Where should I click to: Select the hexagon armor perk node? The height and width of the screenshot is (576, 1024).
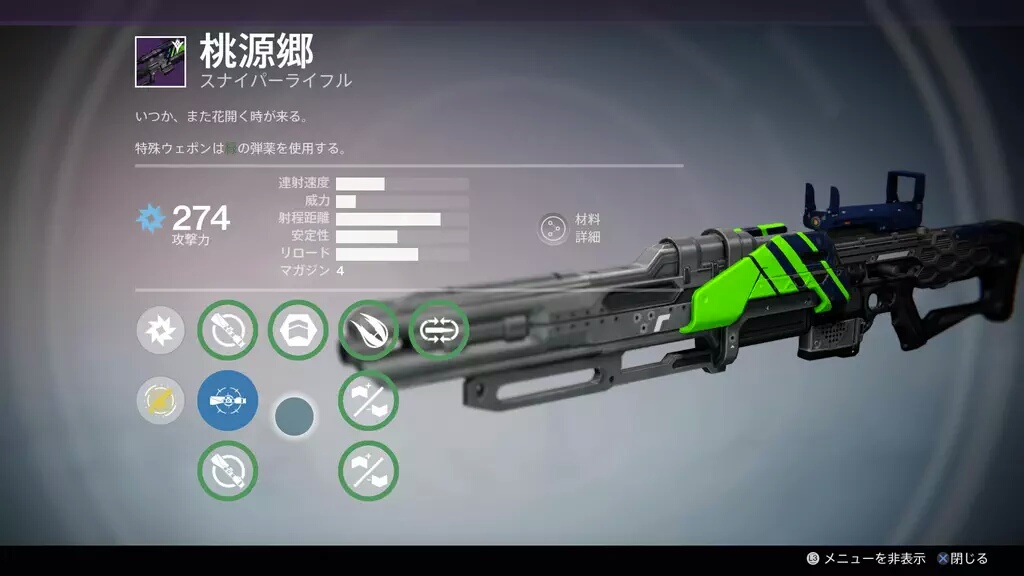click(x=298, y=331)
